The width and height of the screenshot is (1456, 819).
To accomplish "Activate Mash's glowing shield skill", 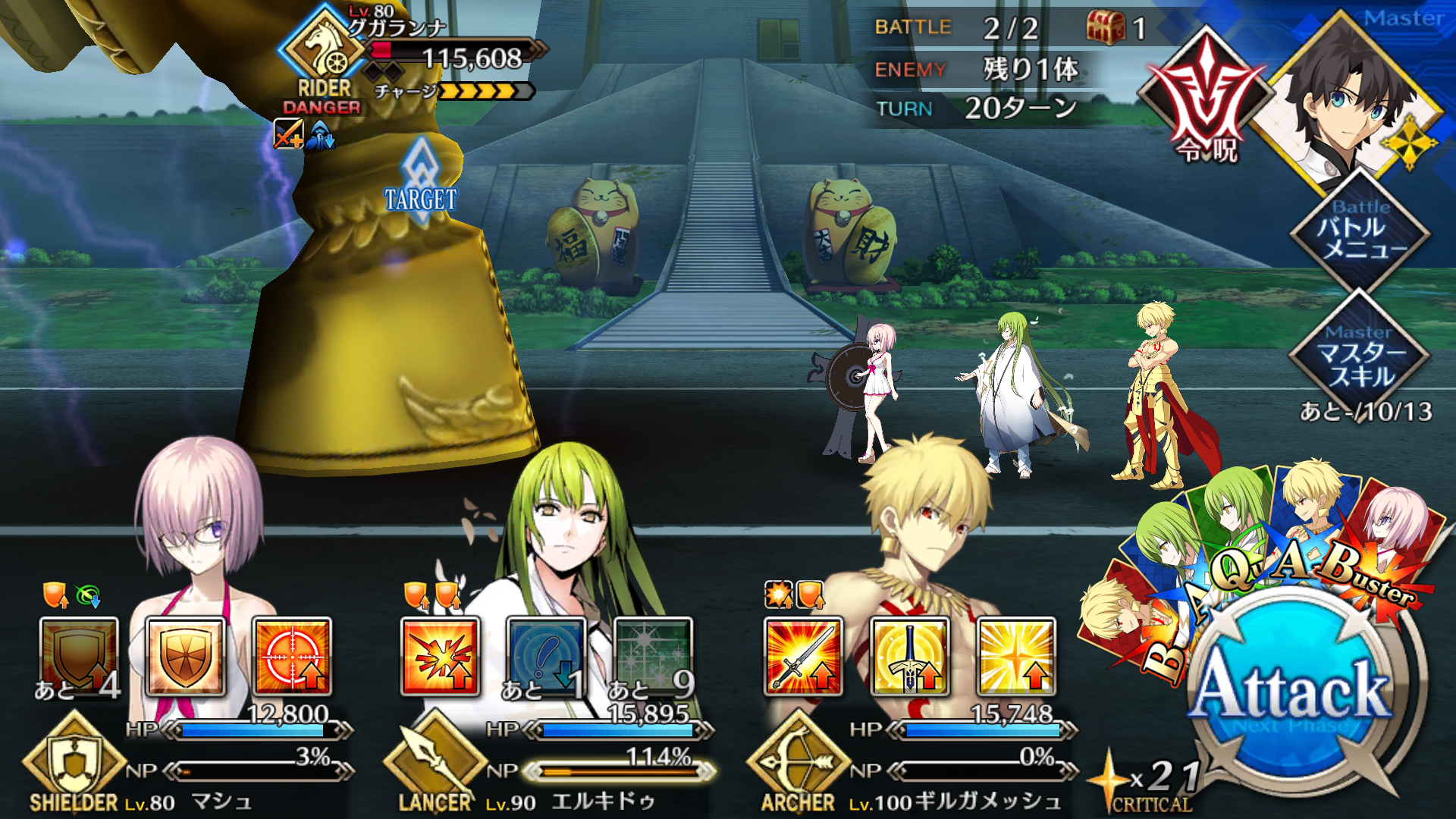I will 185,657.
